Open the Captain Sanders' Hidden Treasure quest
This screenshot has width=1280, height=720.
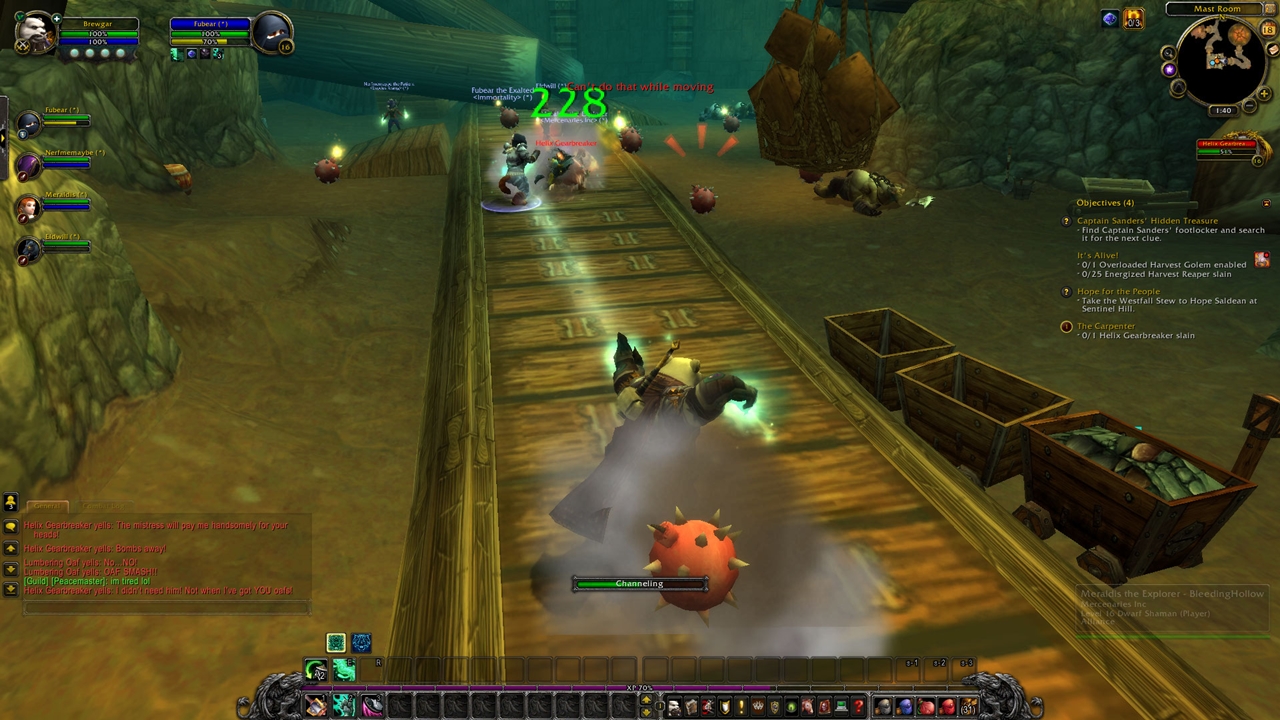(x=1147, y=221)
